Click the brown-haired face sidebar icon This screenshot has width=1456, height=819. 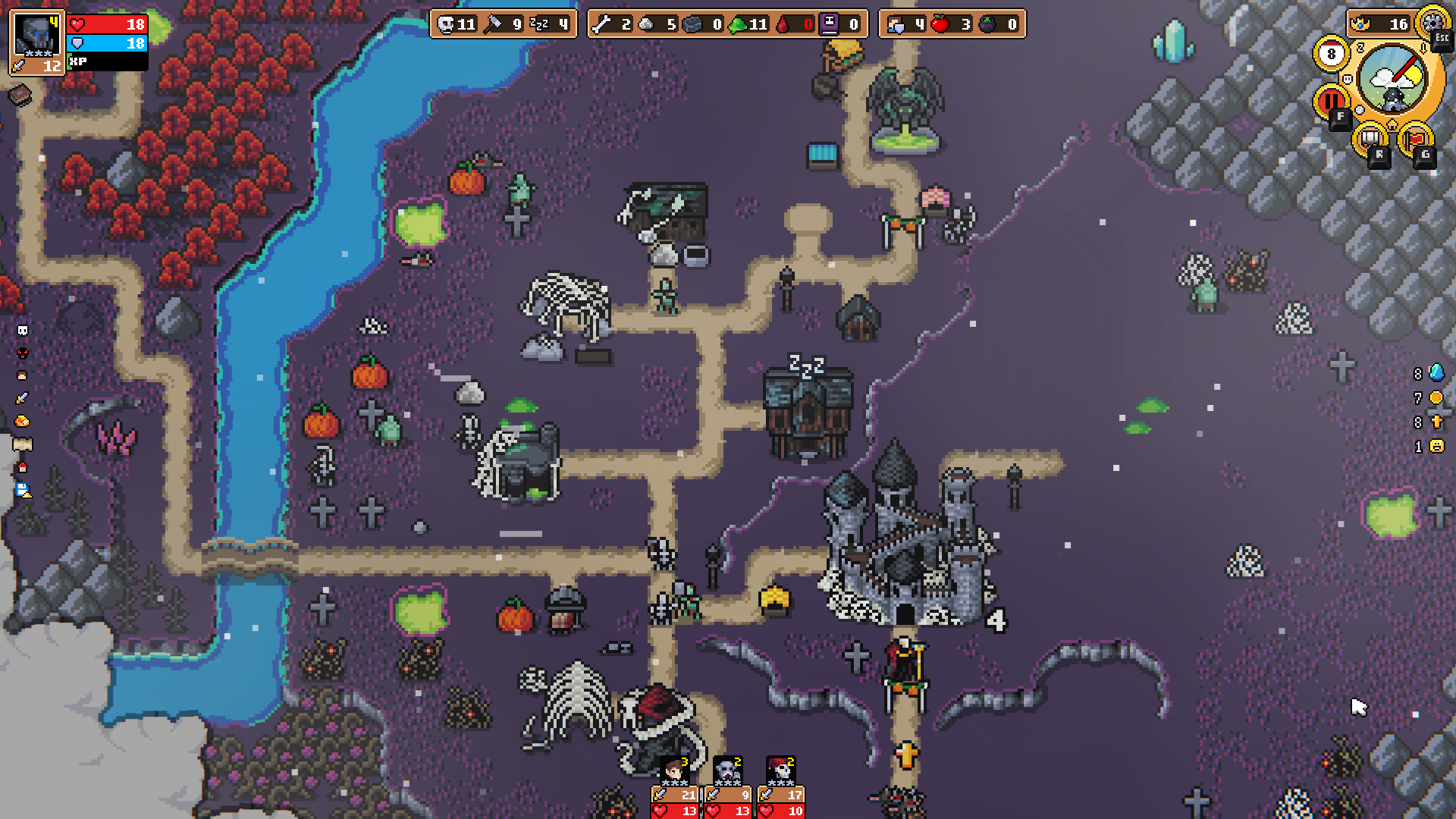coord(23,375)
